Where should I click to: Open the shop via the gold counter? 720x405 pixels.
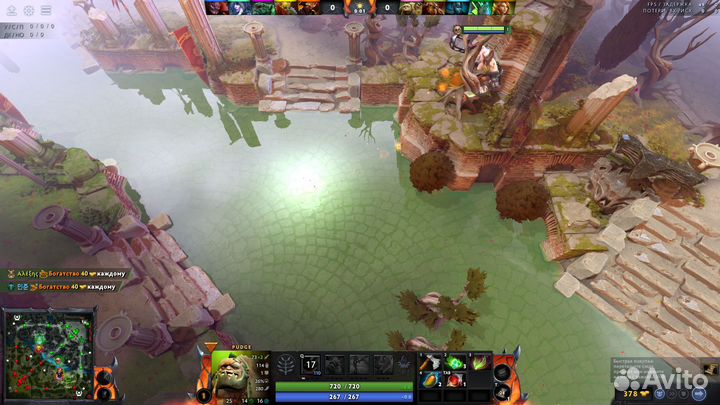point(630,394)
